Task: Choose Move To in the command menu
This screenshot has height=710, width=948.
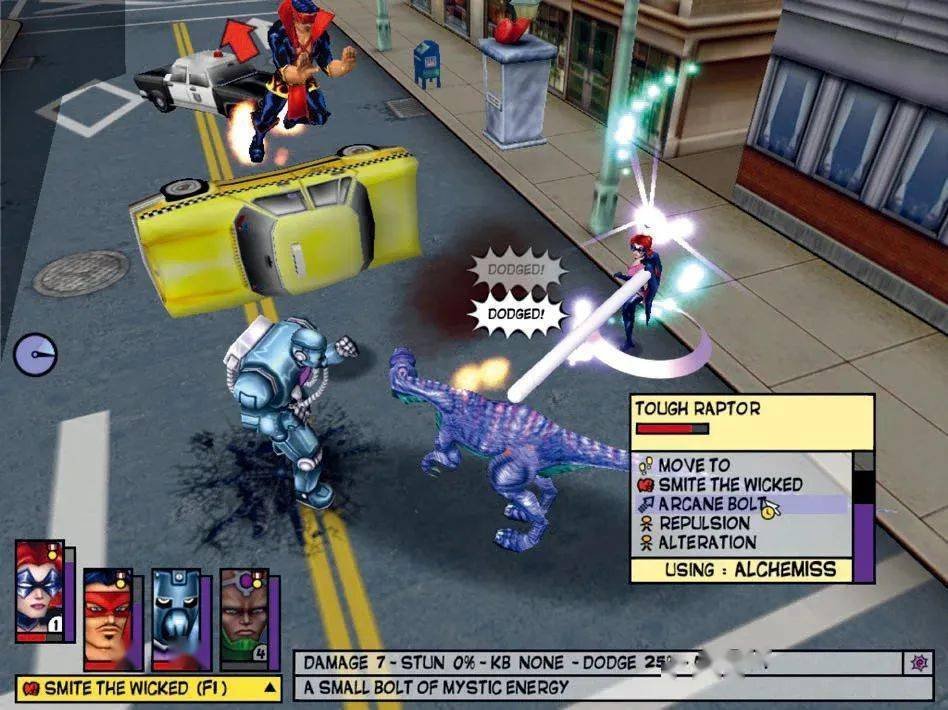Action: (x=694, y=465)
